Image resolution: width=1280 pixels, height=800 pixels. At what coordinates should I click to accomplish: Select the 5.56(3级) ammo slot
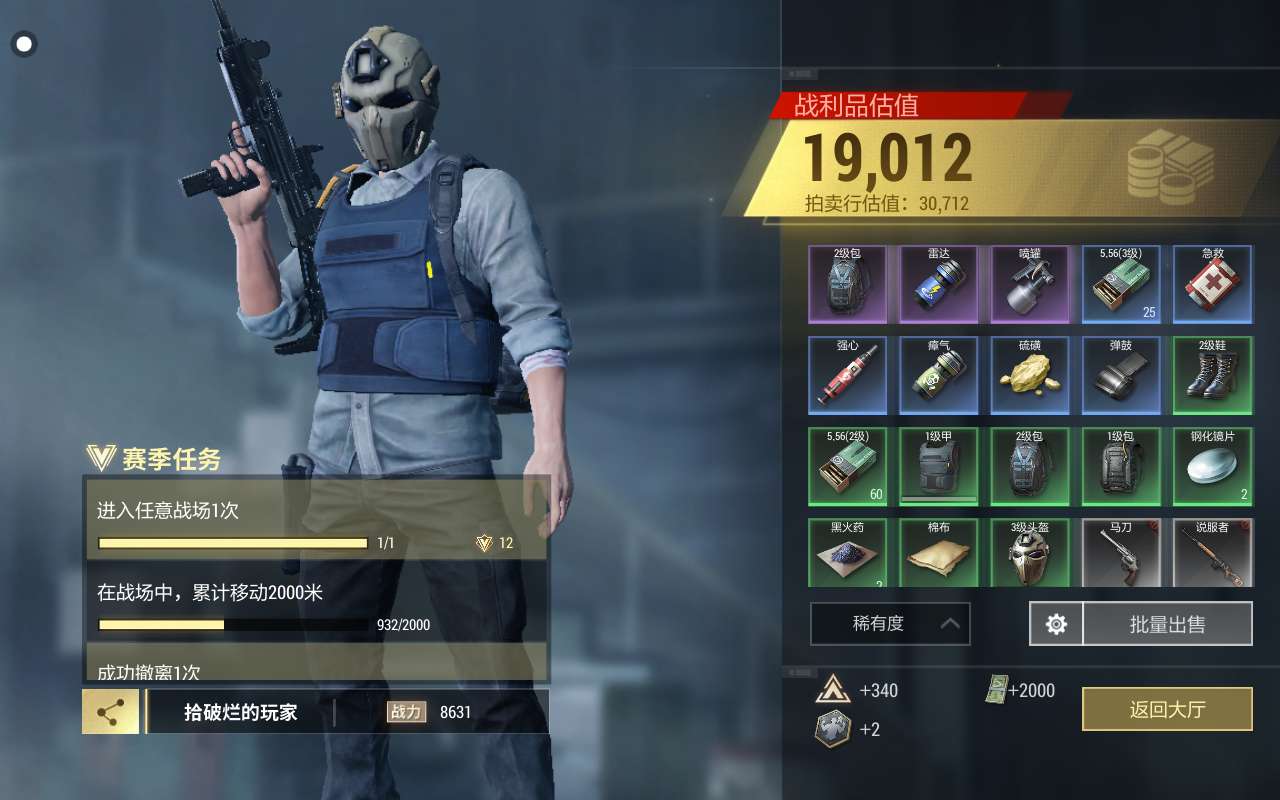click(x=1121, y=284)
